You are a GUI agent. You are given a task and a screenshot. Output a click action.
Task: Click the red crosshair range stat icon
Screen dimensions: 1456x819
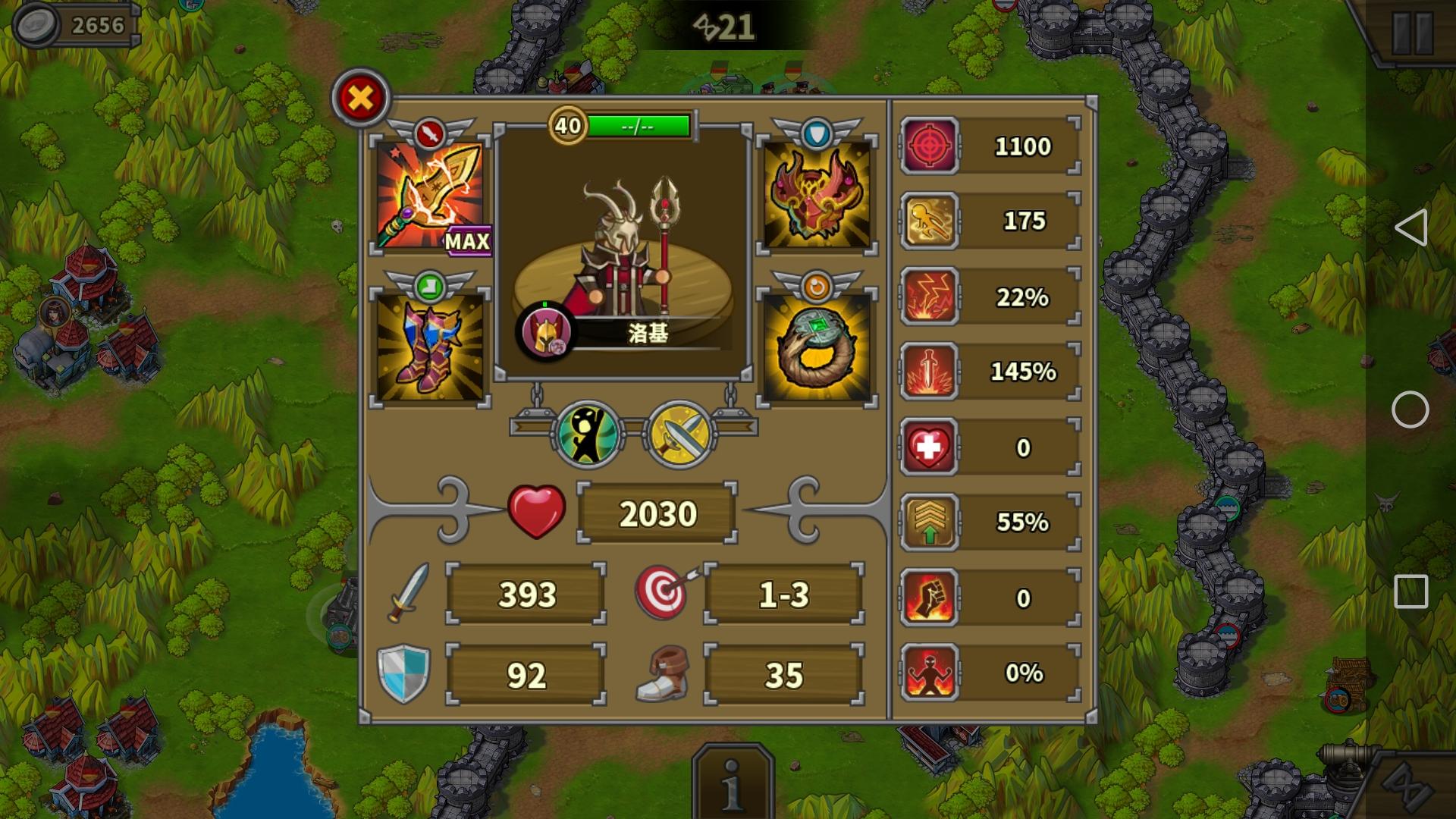930,146
